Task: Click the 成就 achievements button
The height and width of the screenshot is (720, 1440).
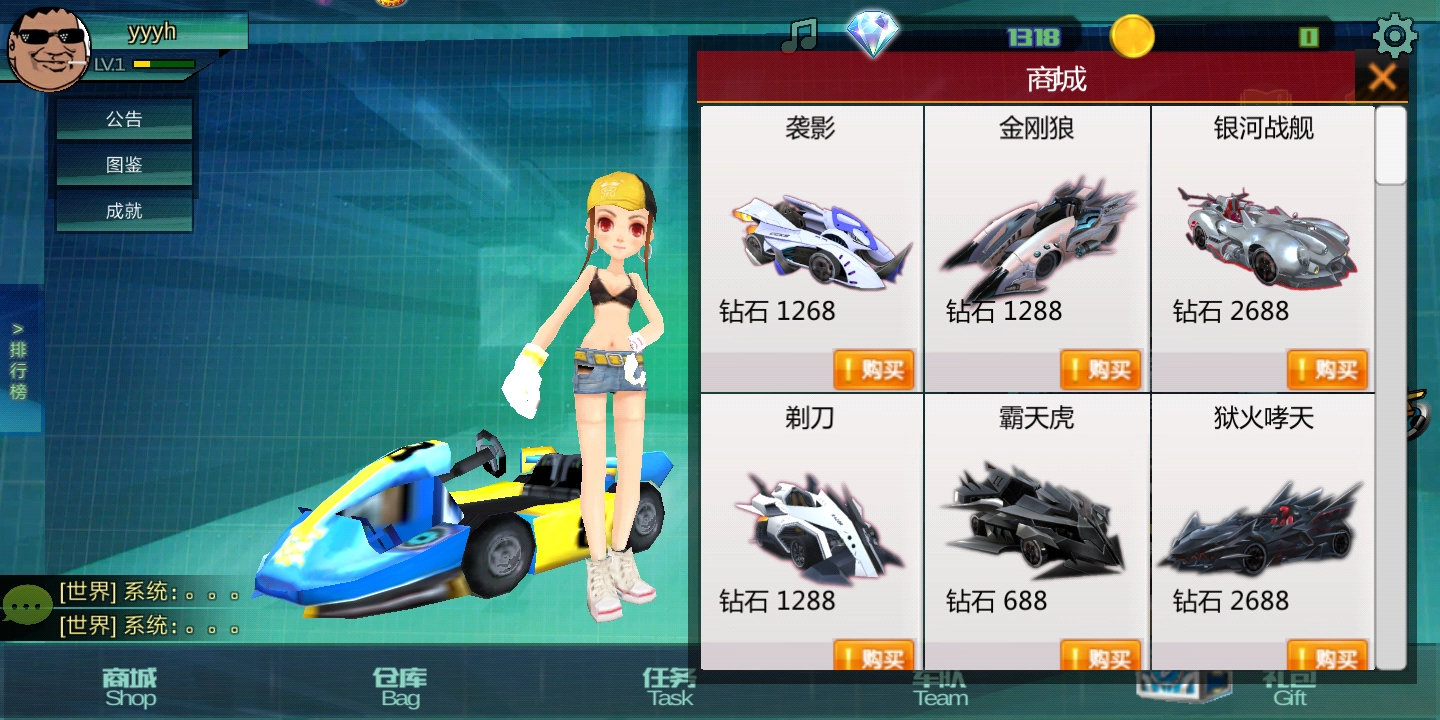Action: [123, 210]
